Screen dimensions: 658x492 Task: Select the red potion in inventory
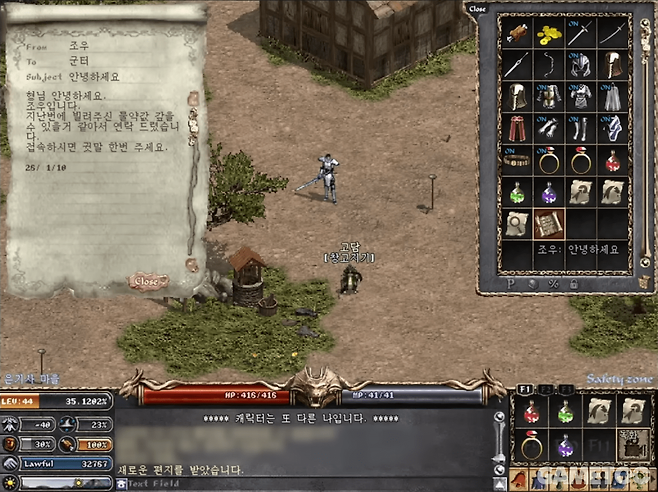(x=612, y=159)
